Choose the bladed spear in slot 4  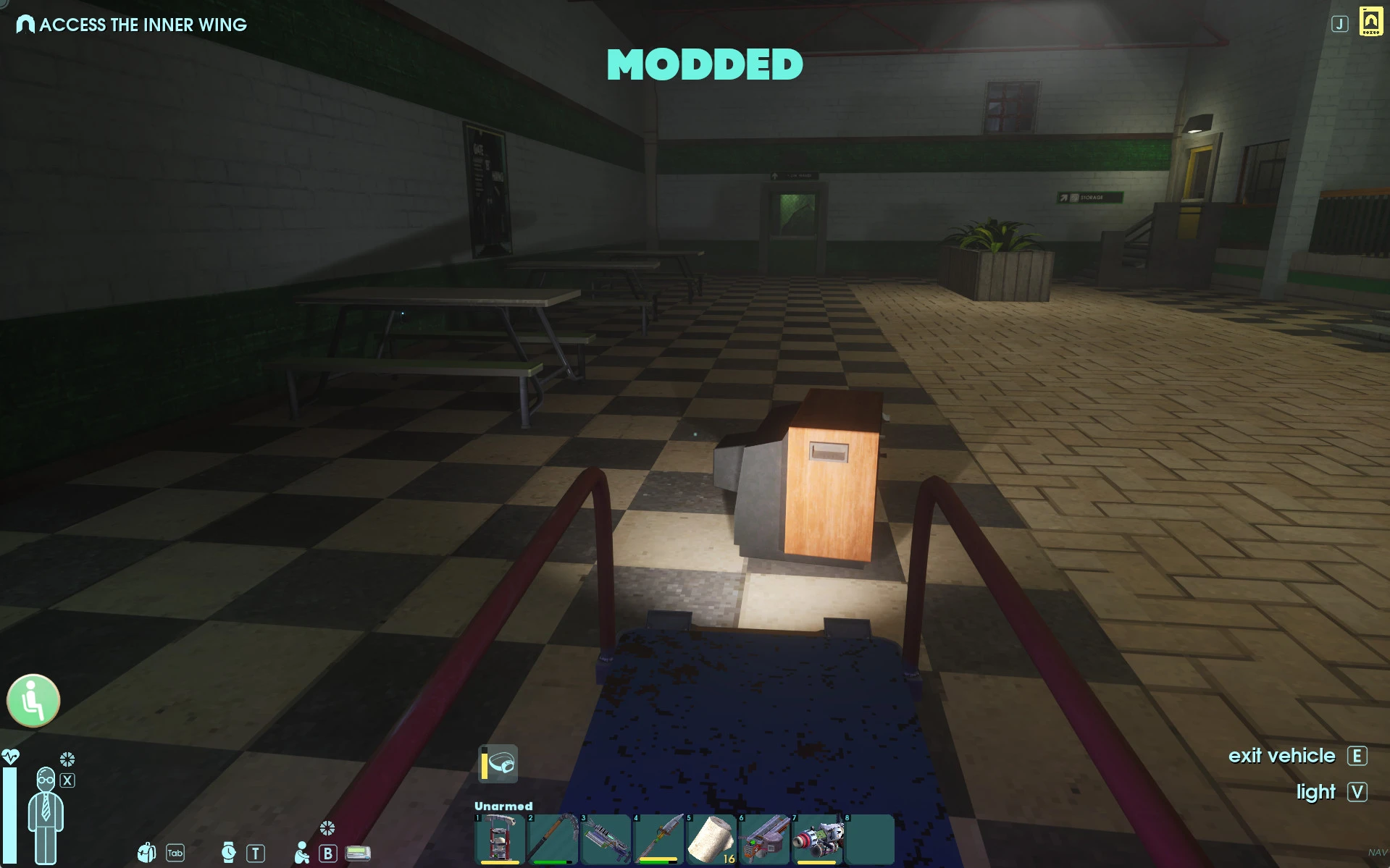tap(658, 839)
